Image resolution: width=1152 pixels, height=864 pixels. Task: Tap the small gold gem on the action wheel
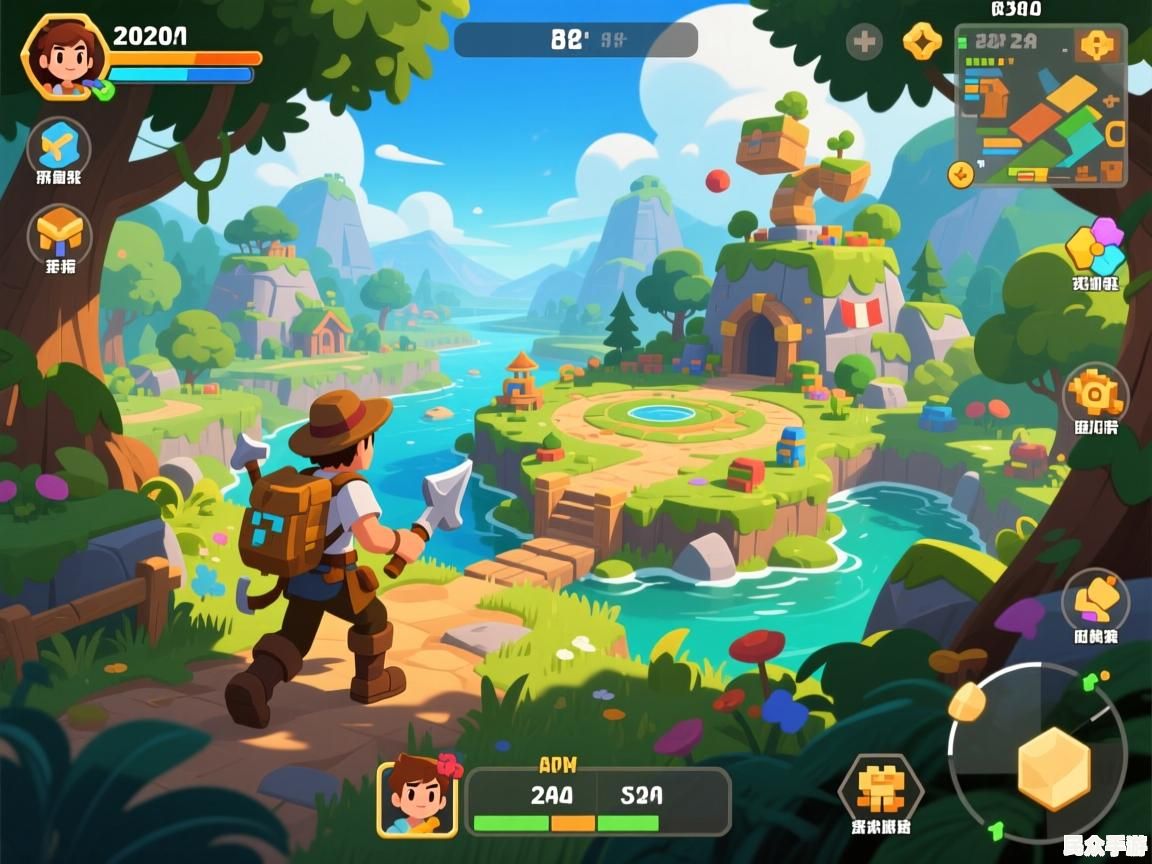point(967,701)
